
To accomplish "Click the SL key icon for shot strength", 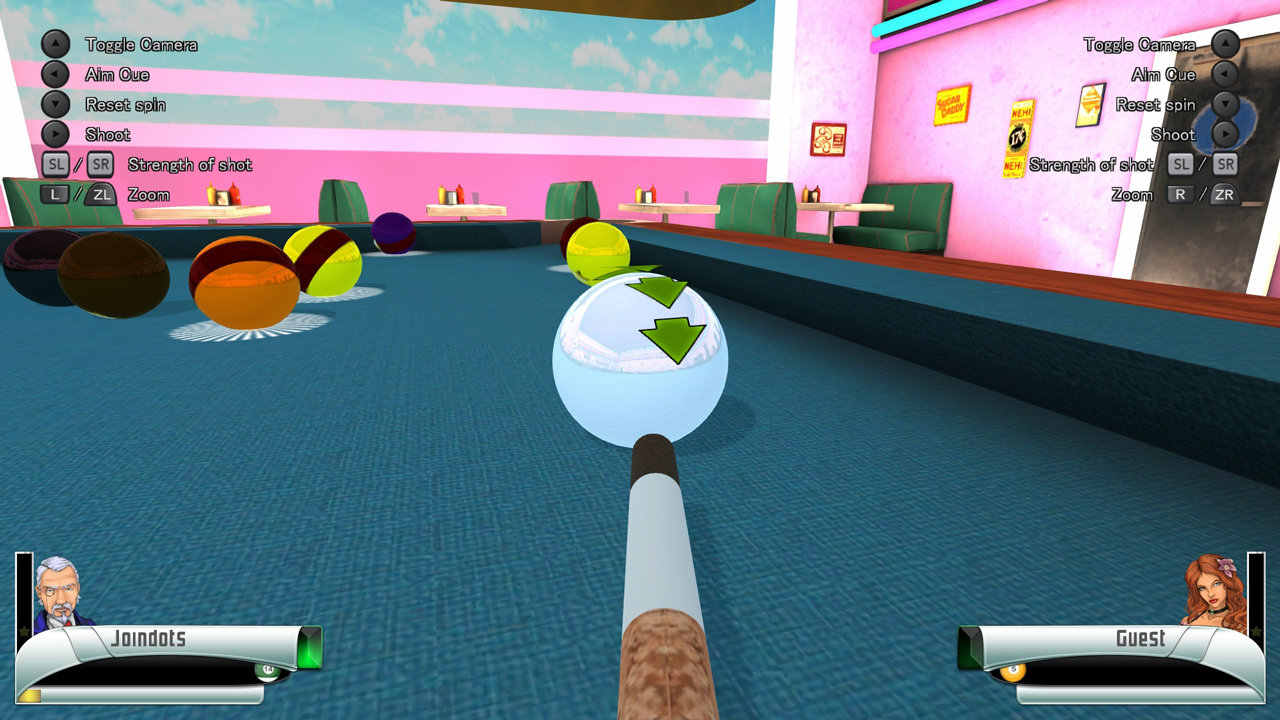I will click(56, 164).
